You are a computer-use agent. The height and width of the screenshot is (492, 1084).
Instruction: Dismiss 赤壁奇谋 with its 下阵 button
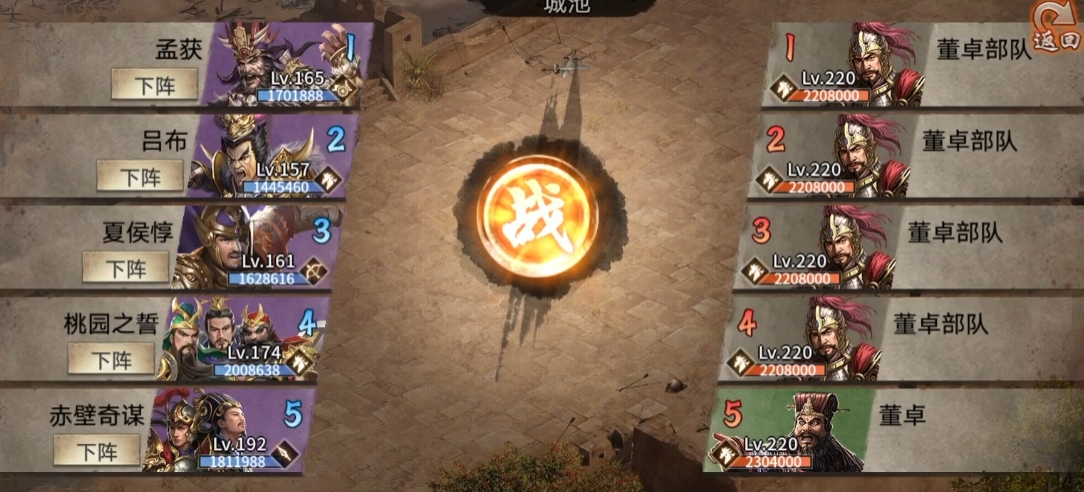[x=97, y=450]
